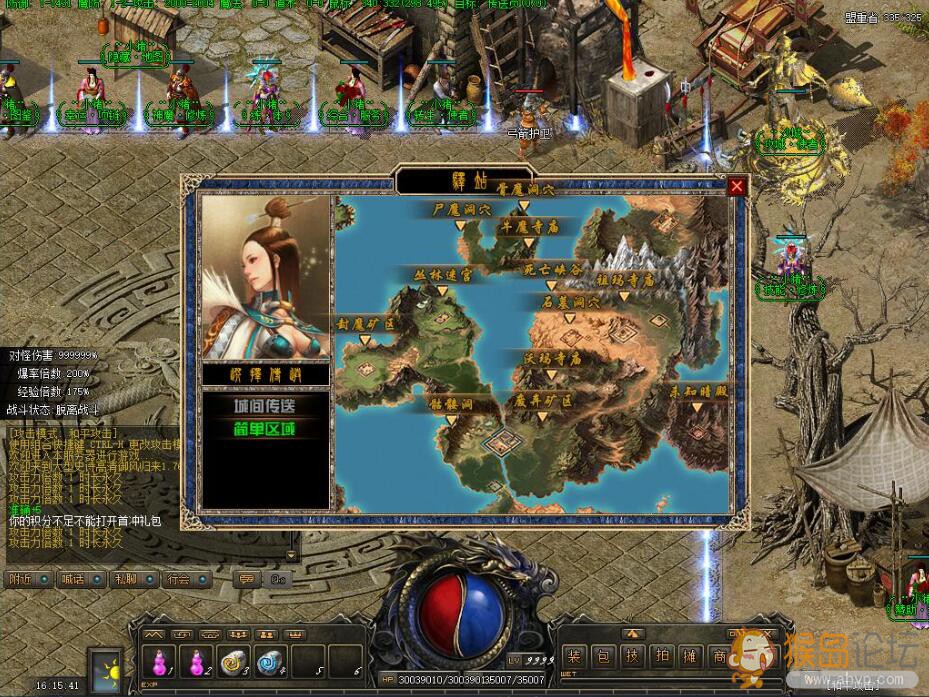Image resolution: width=929 pixels, height=697 pixels.
Task: Teleport to 尸魔洞穴 on the map
Action: pos(462,211)
